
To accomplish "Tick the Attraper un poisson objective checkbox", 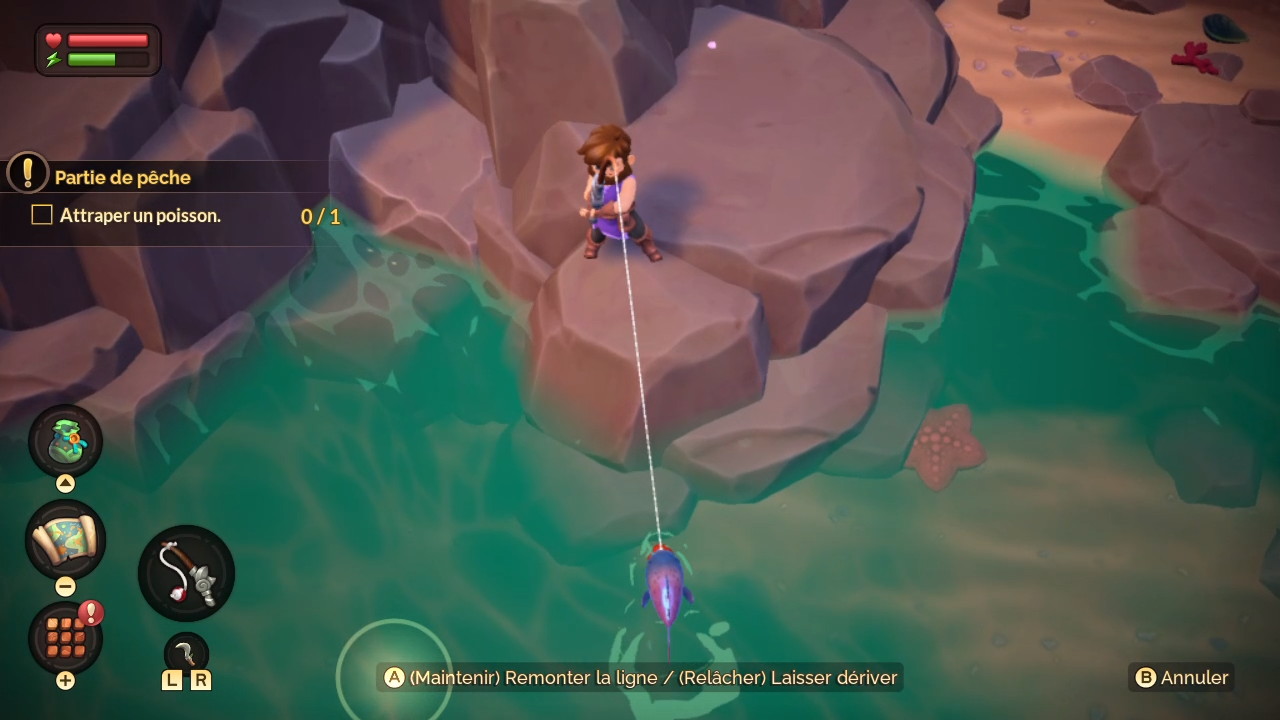I will pos(42,215).
